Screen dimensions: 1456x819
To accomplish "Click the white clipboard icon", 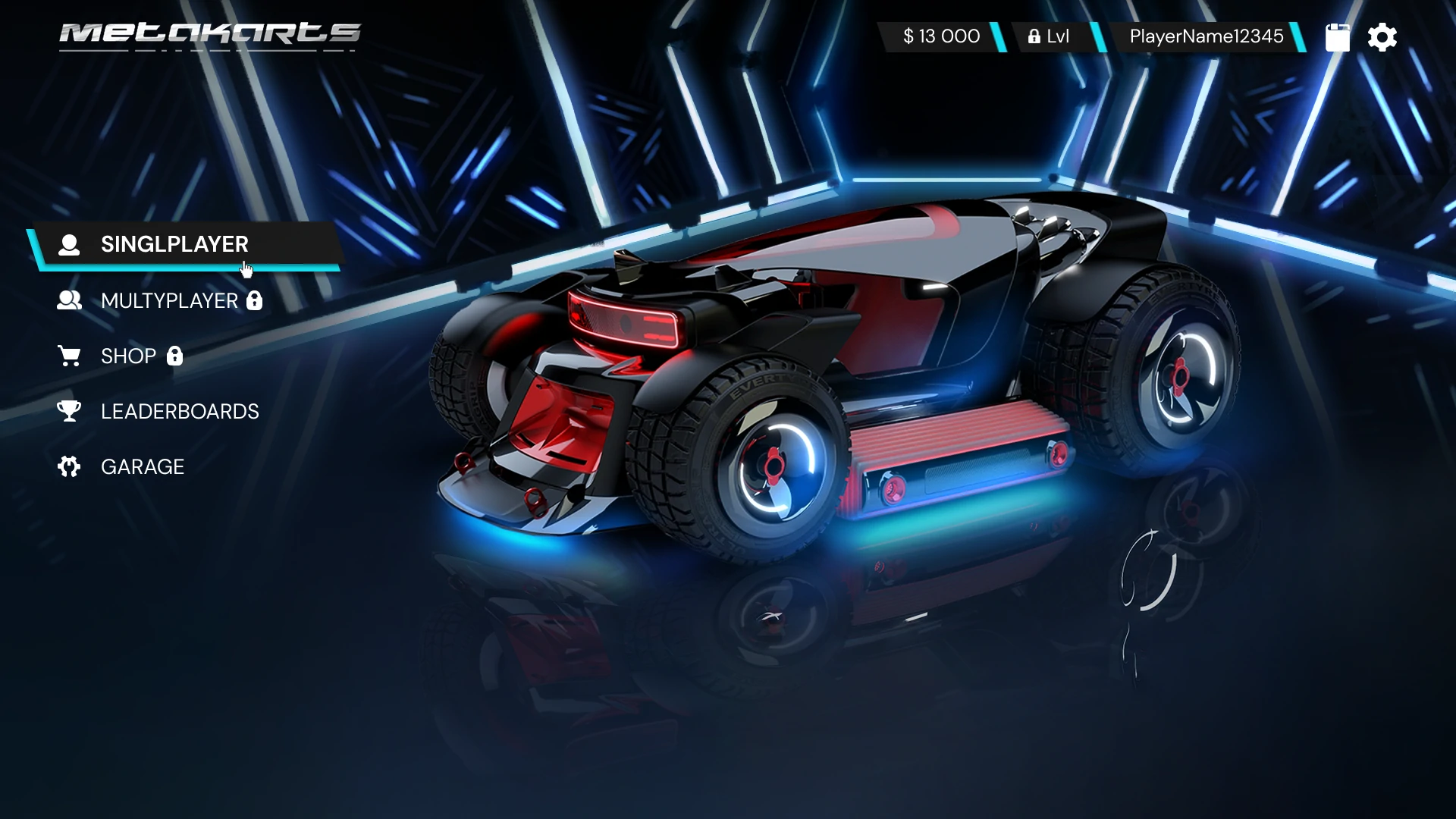I will pyautogui.click(x=1337, y=37).
